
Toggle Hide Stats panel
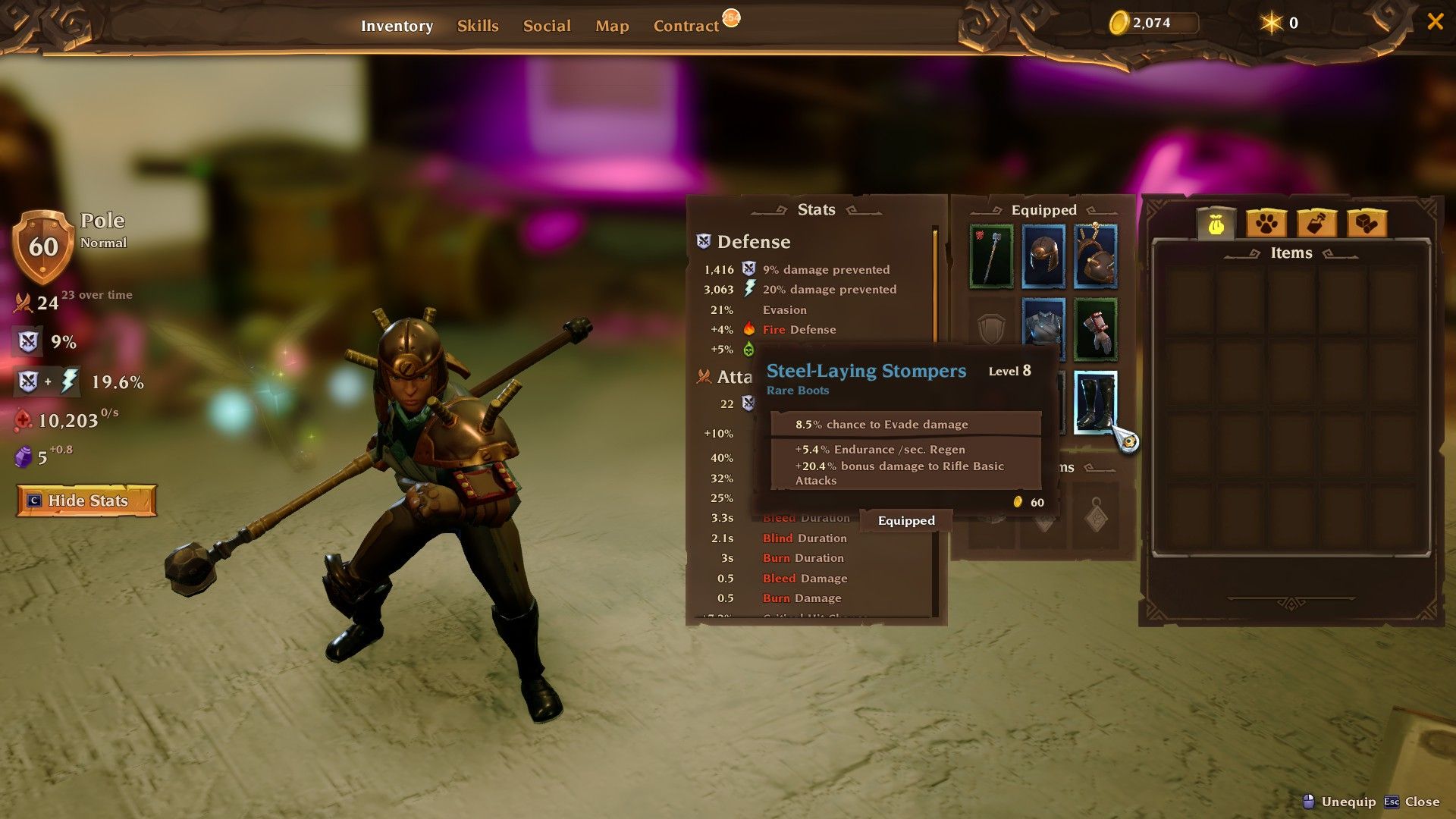coord(86,500)
